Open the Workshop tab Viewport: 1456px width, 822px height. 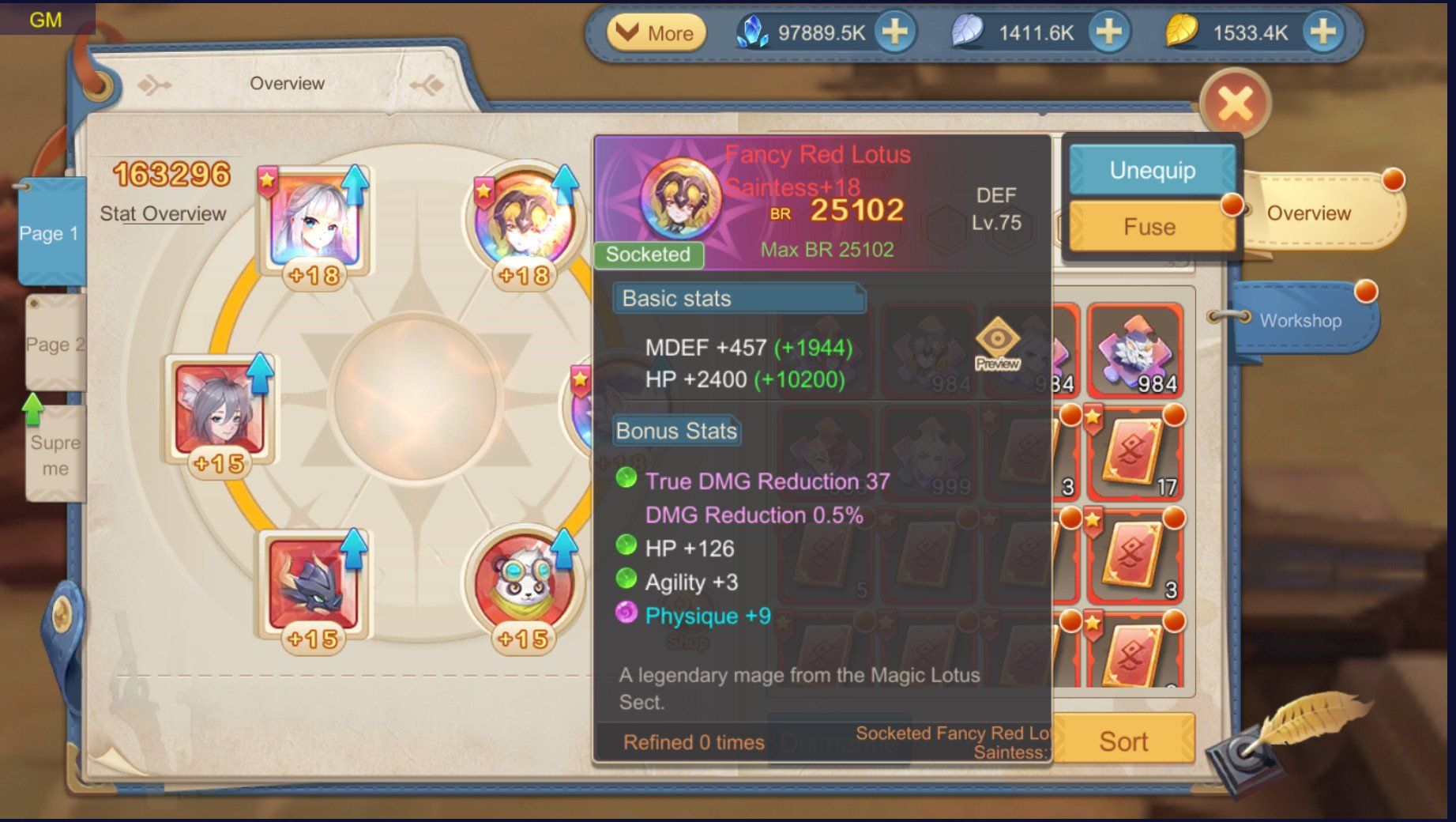1300,320
